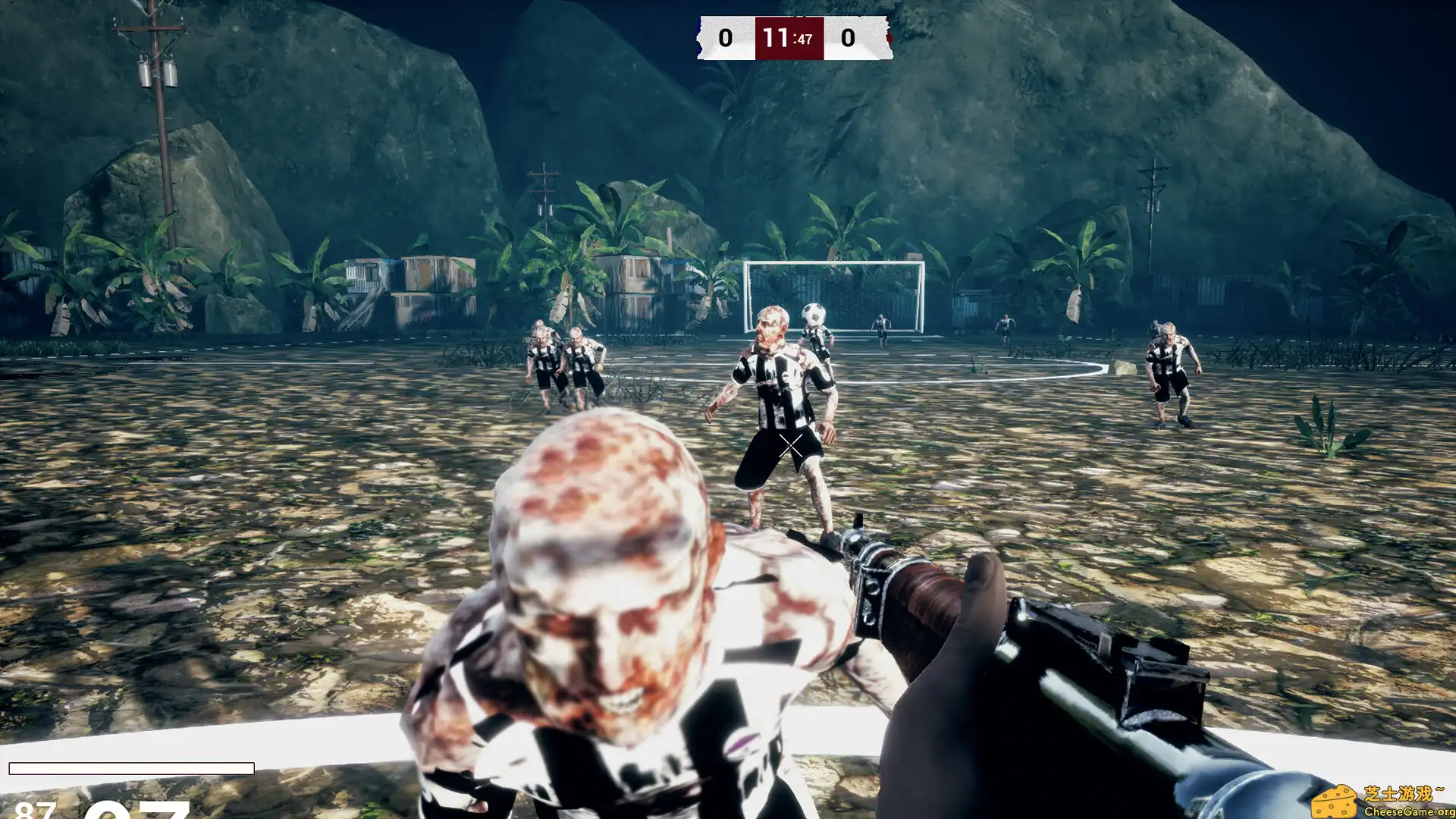This screenshot has height=819, width=1456.
Task: Click the cheese wedge icon in the watermark
Action: point(1336,801)
